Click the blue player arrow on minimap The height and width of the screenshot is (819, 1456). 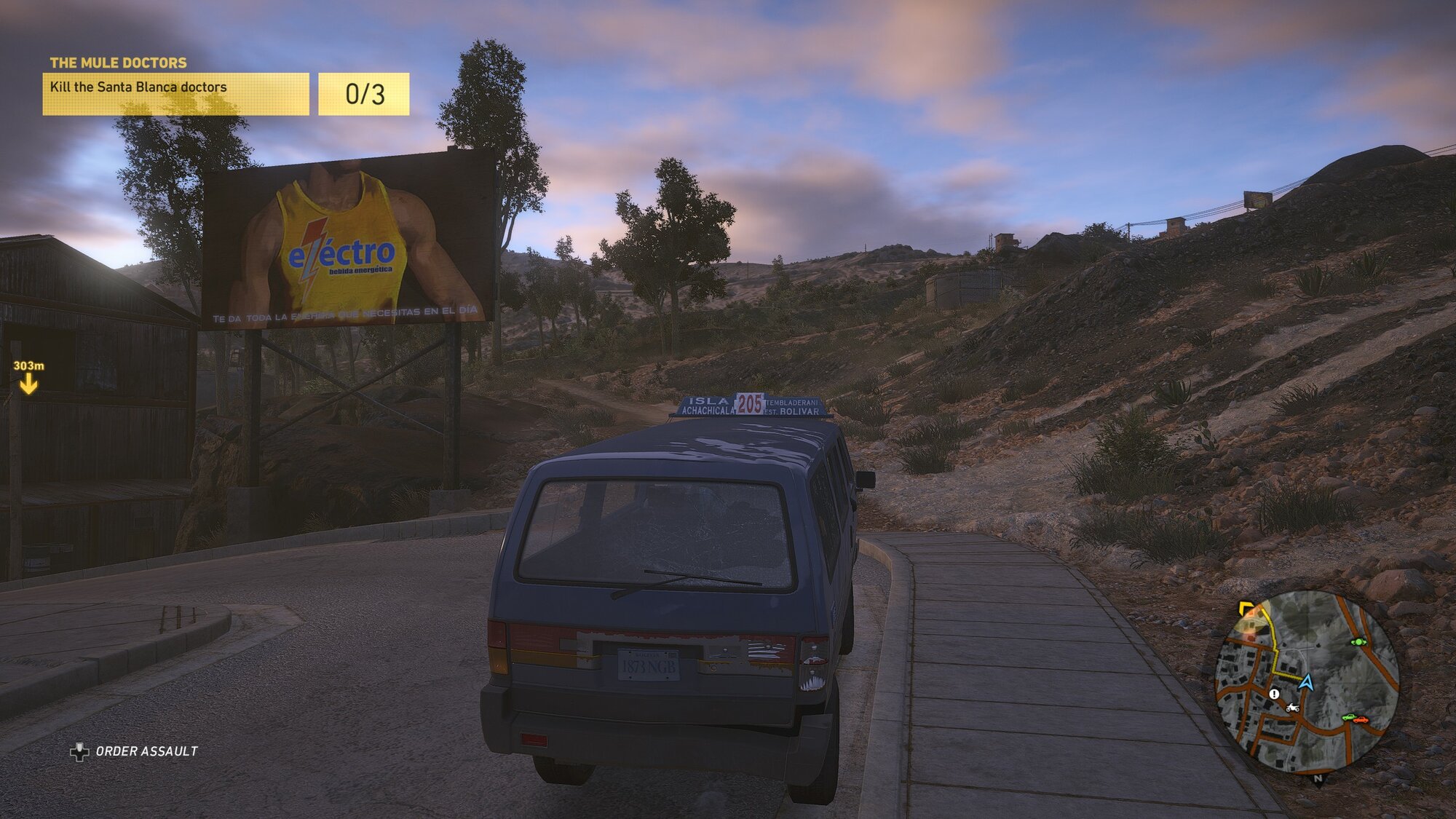click(x=1306, y=683)
